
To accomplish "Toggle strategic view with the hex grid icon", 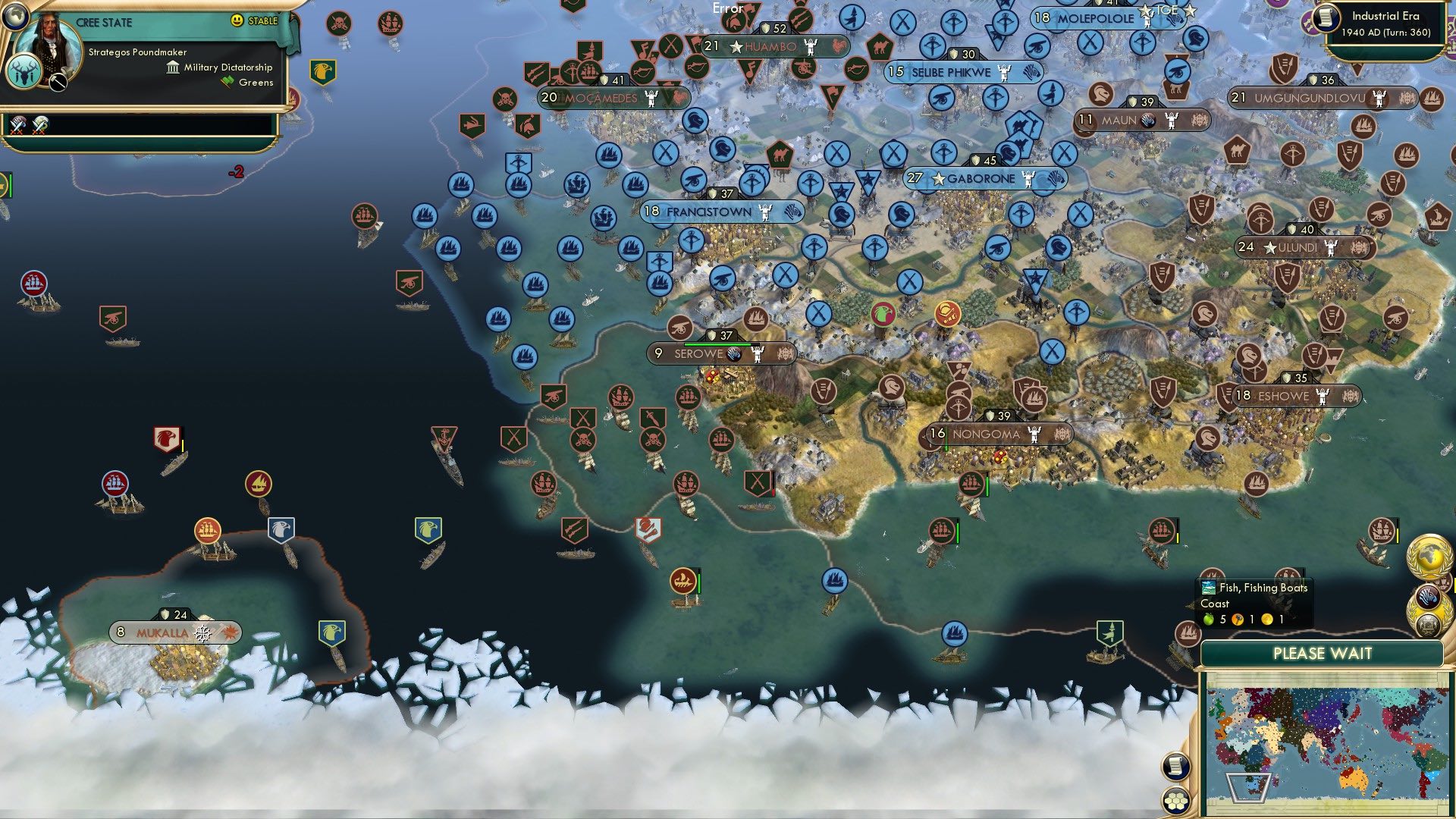I will [x=1176, y=802].
